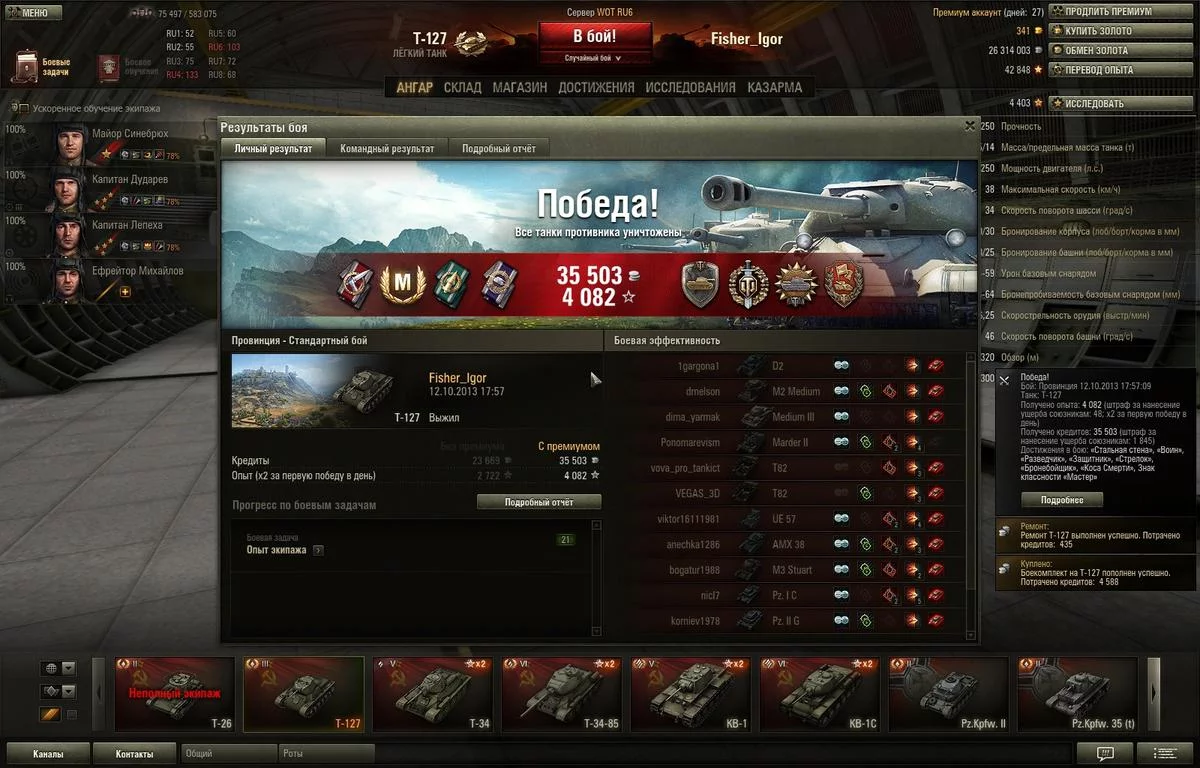The height and width of the screenshot is (768, 1200).
Task: Select crew member Майор Синебрюх
Action: tap(110, 144)
